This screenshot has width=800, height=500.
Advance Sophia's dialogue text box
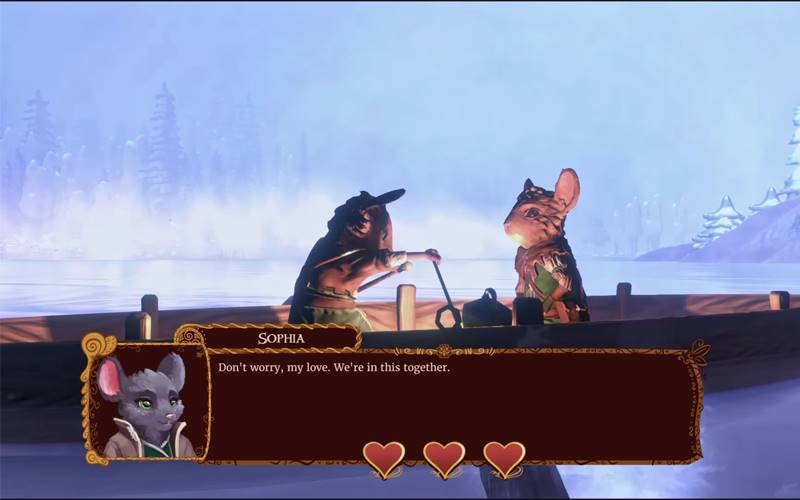(x=450, y=400)
